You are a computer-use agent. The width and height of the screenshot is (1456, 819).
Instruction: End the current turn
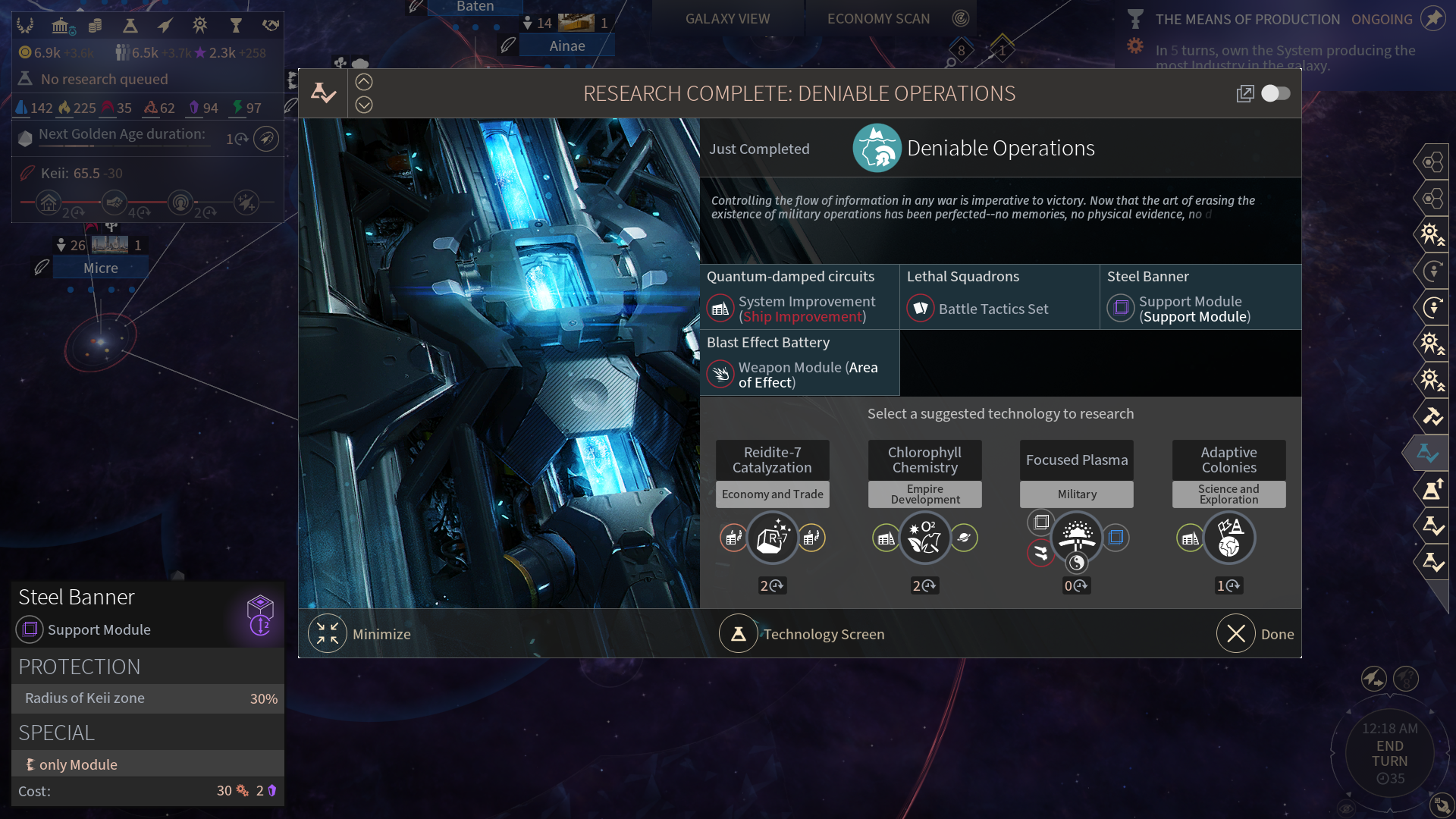point(1389,754)
